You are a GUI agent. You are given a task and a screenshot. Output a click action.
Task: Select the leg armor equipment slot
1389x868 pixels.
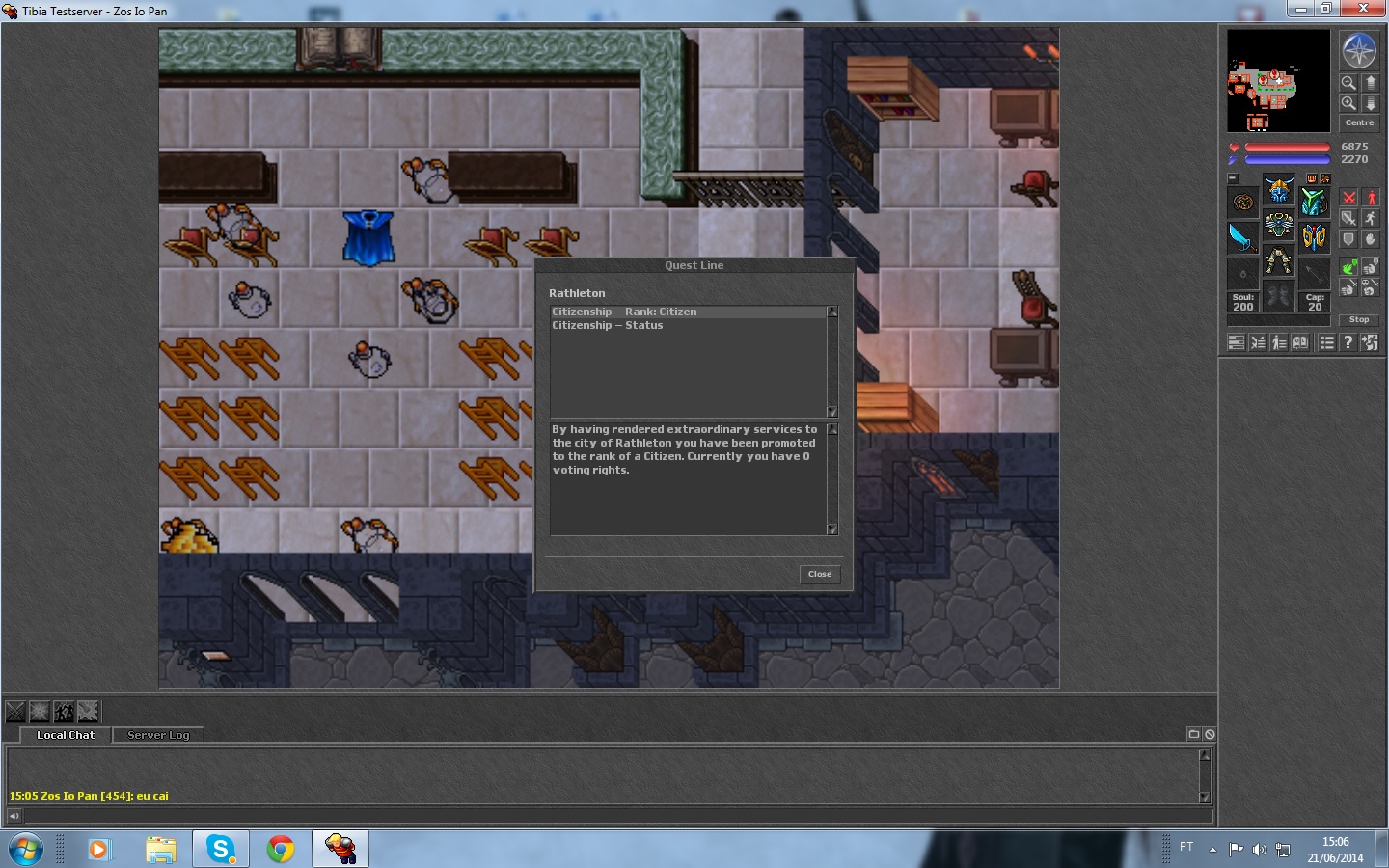click(1279, 261)
